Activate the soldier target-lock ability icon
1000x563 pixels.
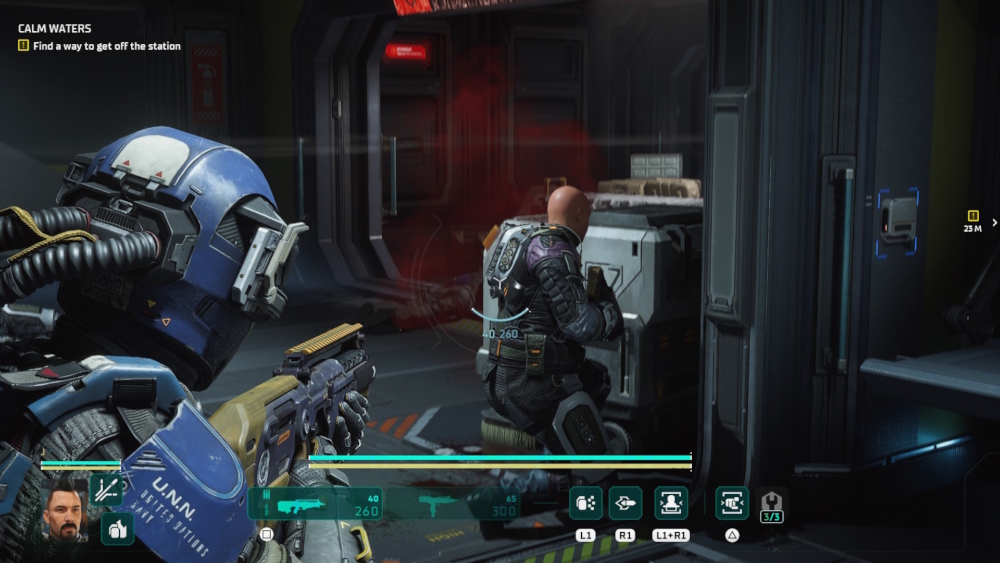670,503
